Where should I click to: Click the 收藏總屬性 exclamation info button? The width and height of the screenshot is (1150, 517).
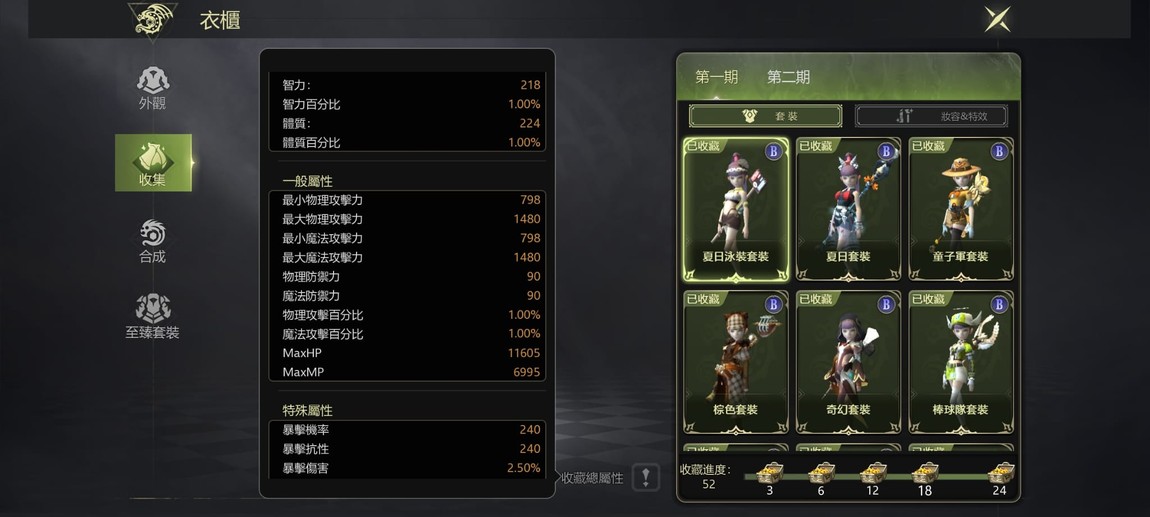pos(646,478)
